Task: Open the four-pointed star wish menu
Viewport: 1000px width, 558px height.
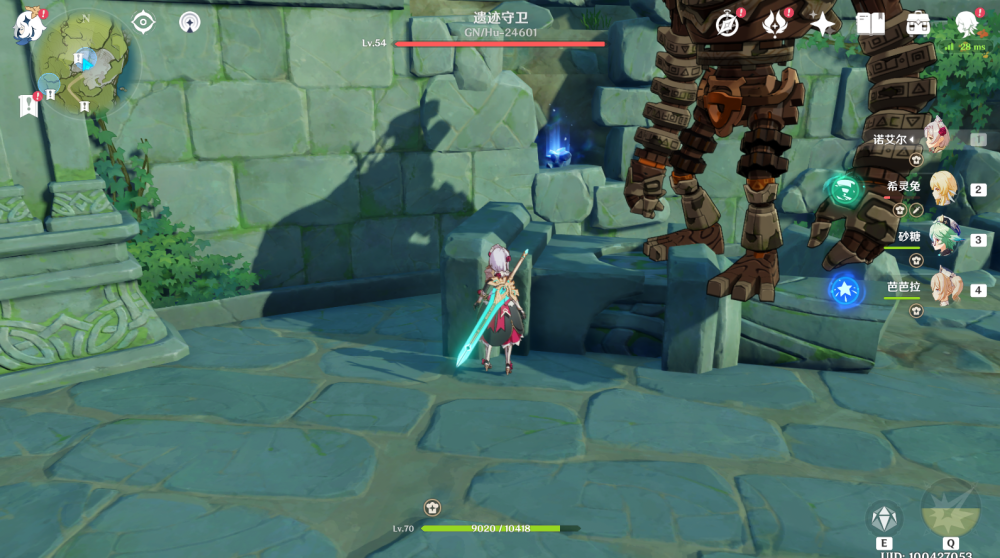Action: (x=822, y=24)
